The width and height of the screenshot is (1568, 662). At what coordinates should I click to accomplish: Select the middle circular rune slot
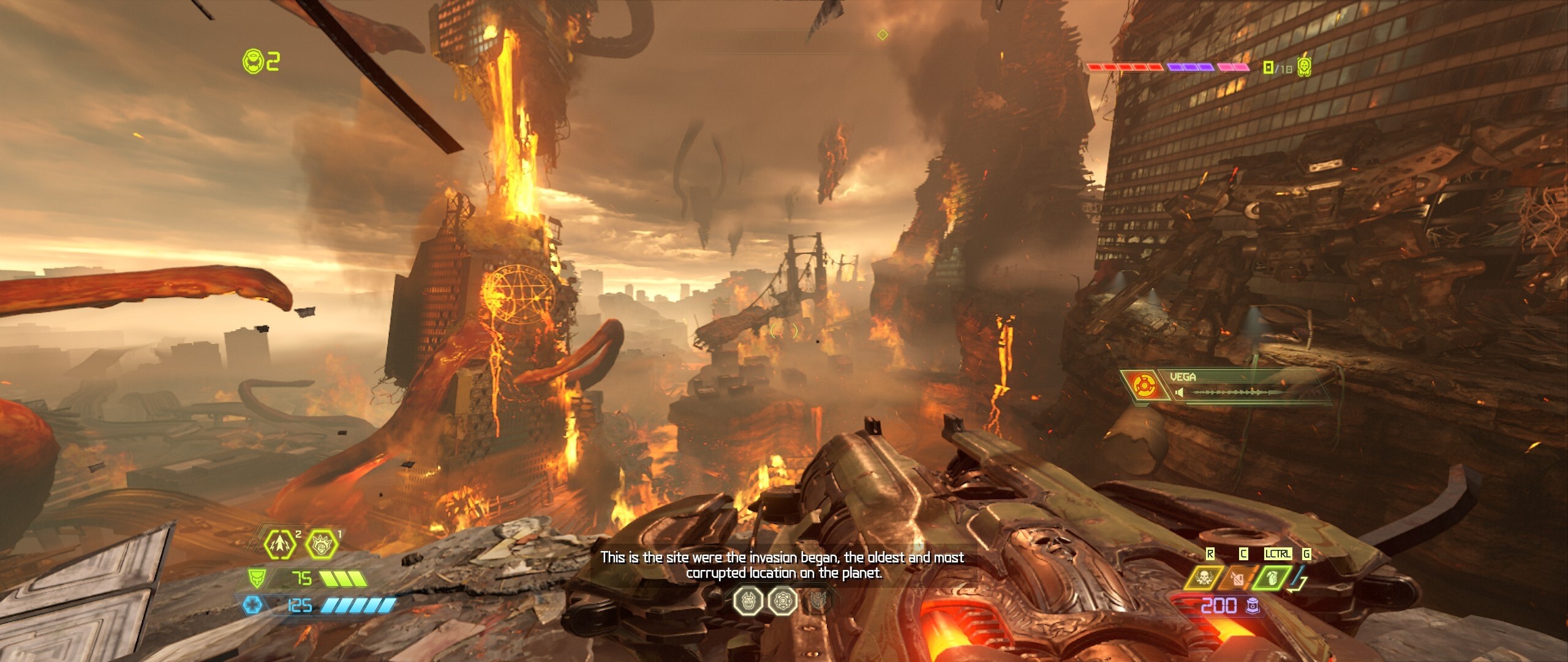(x=783, y=601)
